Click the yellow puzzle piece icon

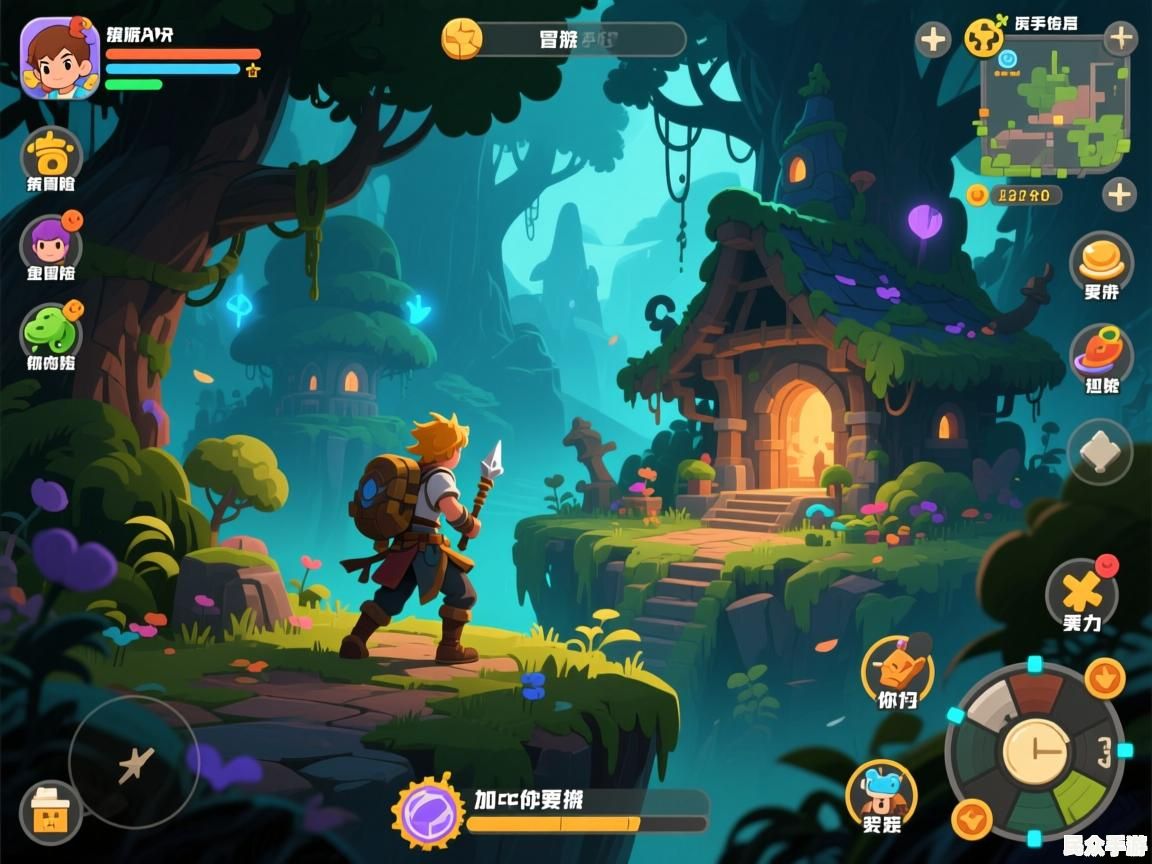tap(984, 38)
